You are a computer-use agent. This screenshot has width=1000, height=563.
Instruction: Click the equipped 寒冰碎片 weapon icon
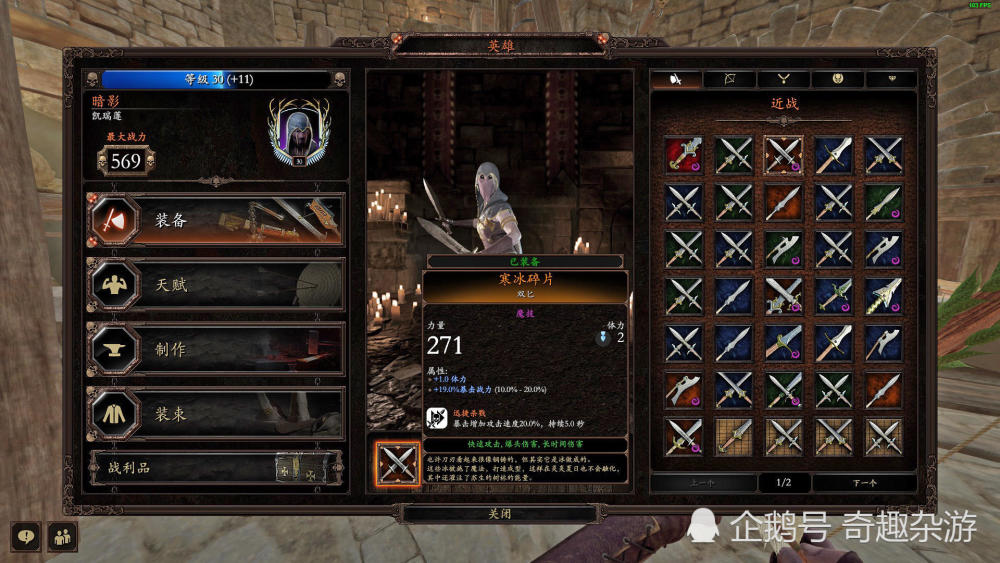[x=396, y=463]
